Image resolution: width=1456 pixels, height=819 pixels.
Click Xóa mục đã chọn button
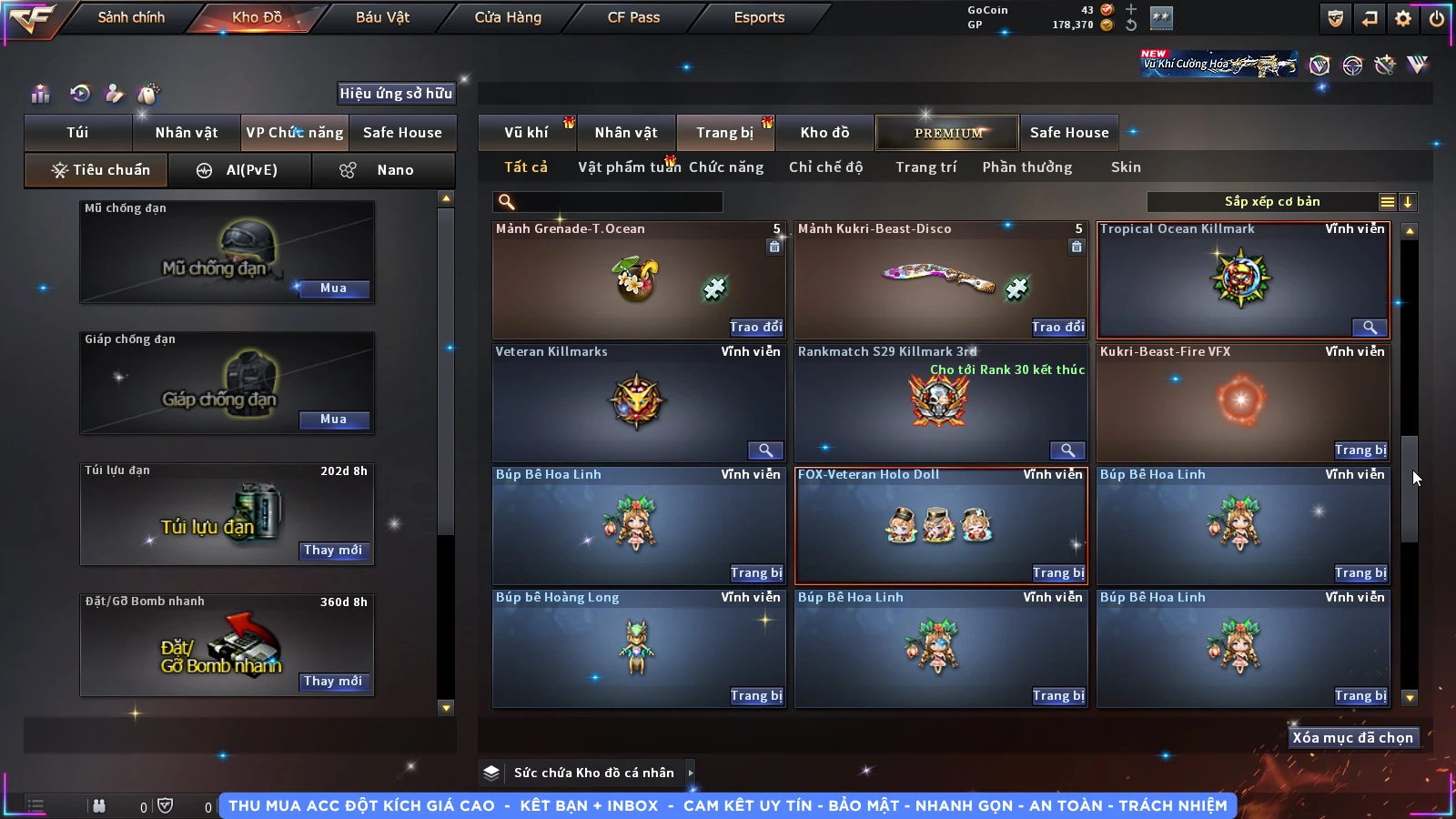[x=1352, y=738]
